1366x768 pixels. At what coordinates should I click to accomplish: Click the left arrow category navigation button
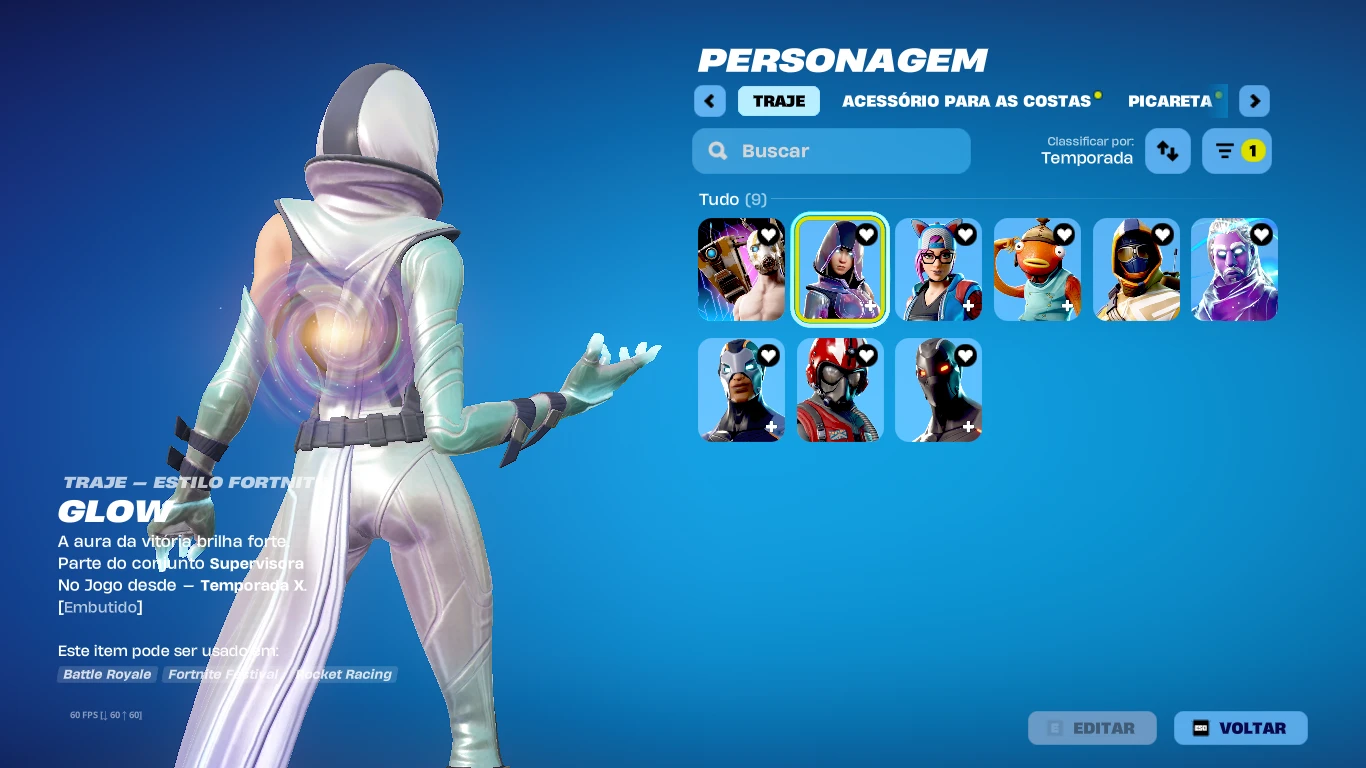coord(710,101)
